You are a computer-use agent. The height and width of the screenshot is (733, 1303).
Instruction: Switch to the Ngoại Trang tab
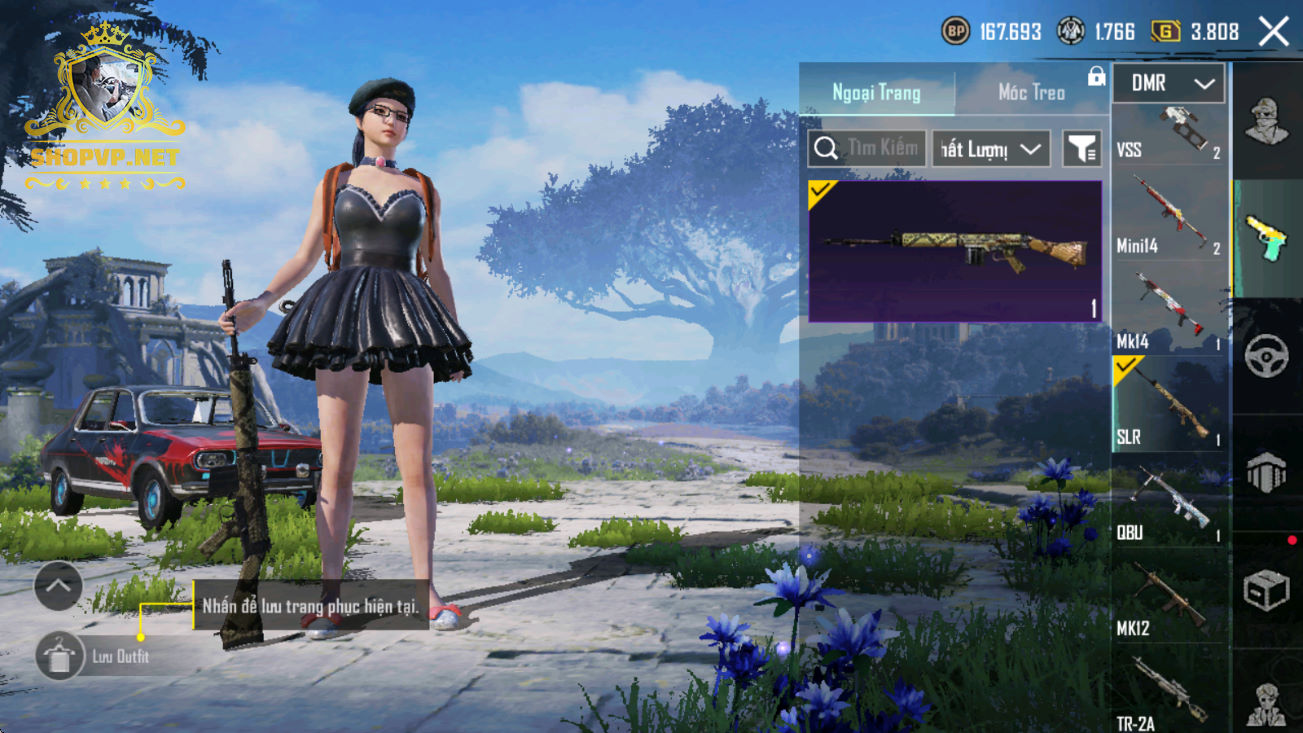point(876,93)
